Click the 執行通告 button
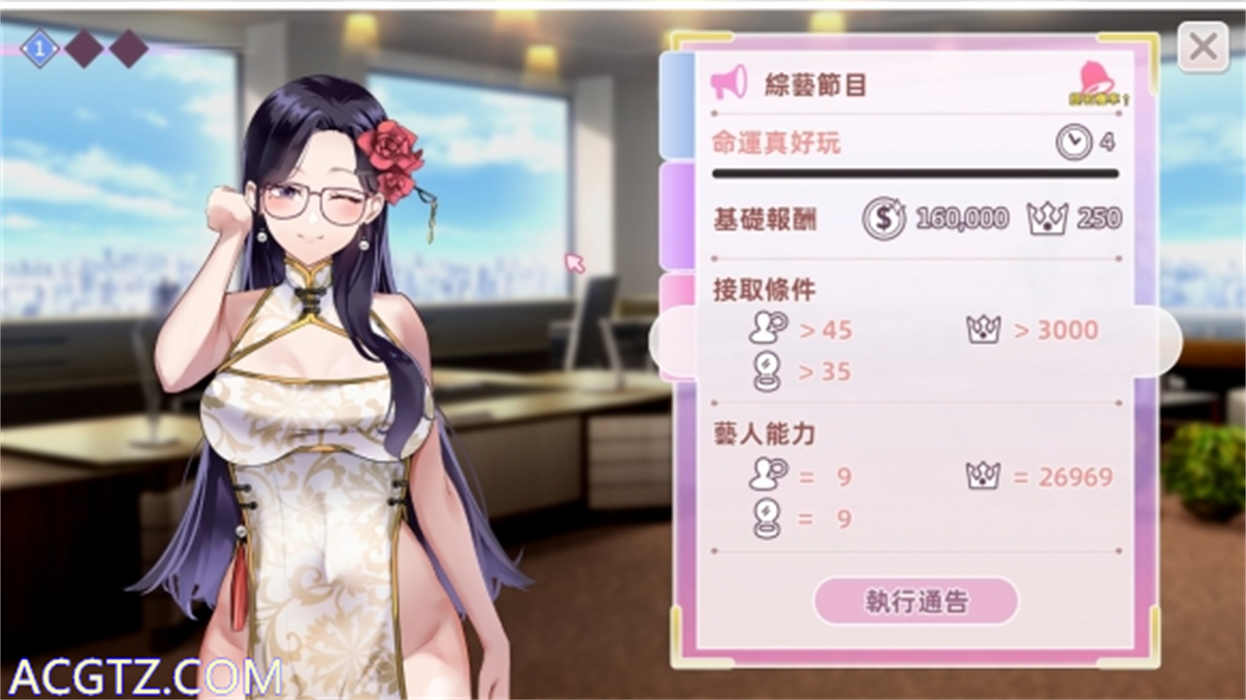Viewport: 1246px width, 700px height. (916, 601)
